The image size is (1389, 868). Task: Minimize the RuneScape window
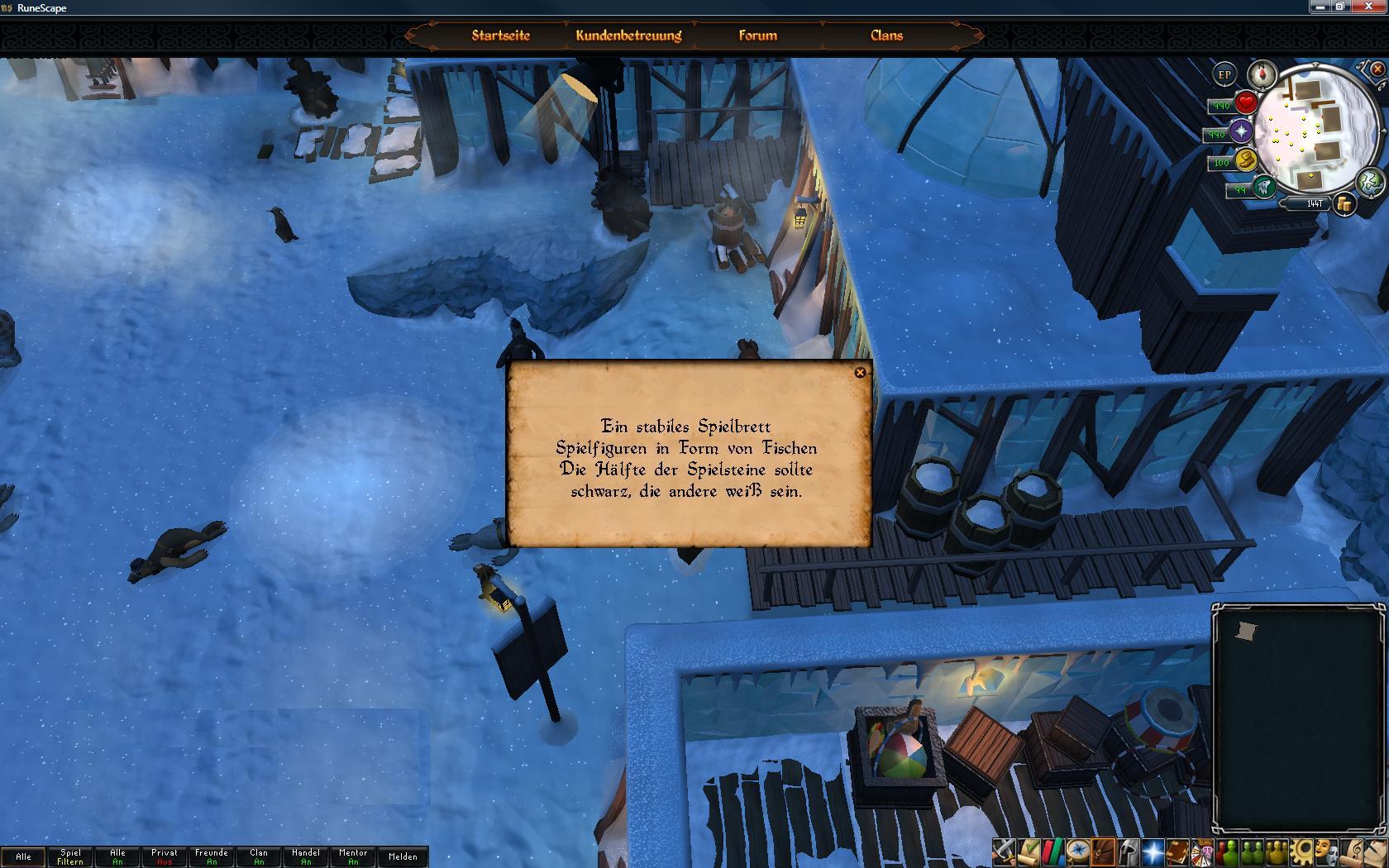click(1320, 7)
